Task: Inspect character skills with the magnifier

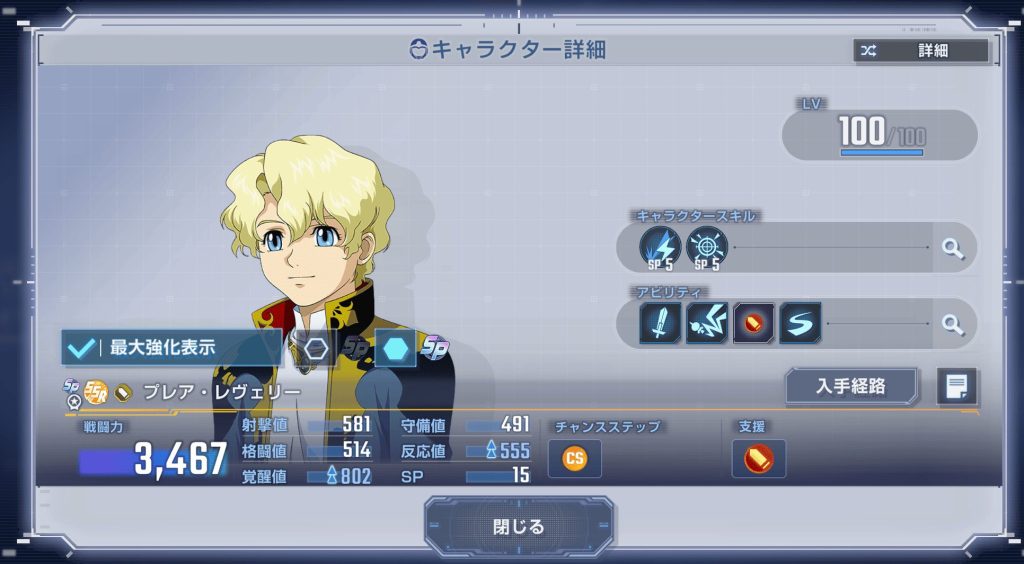Action: point(953,248)
